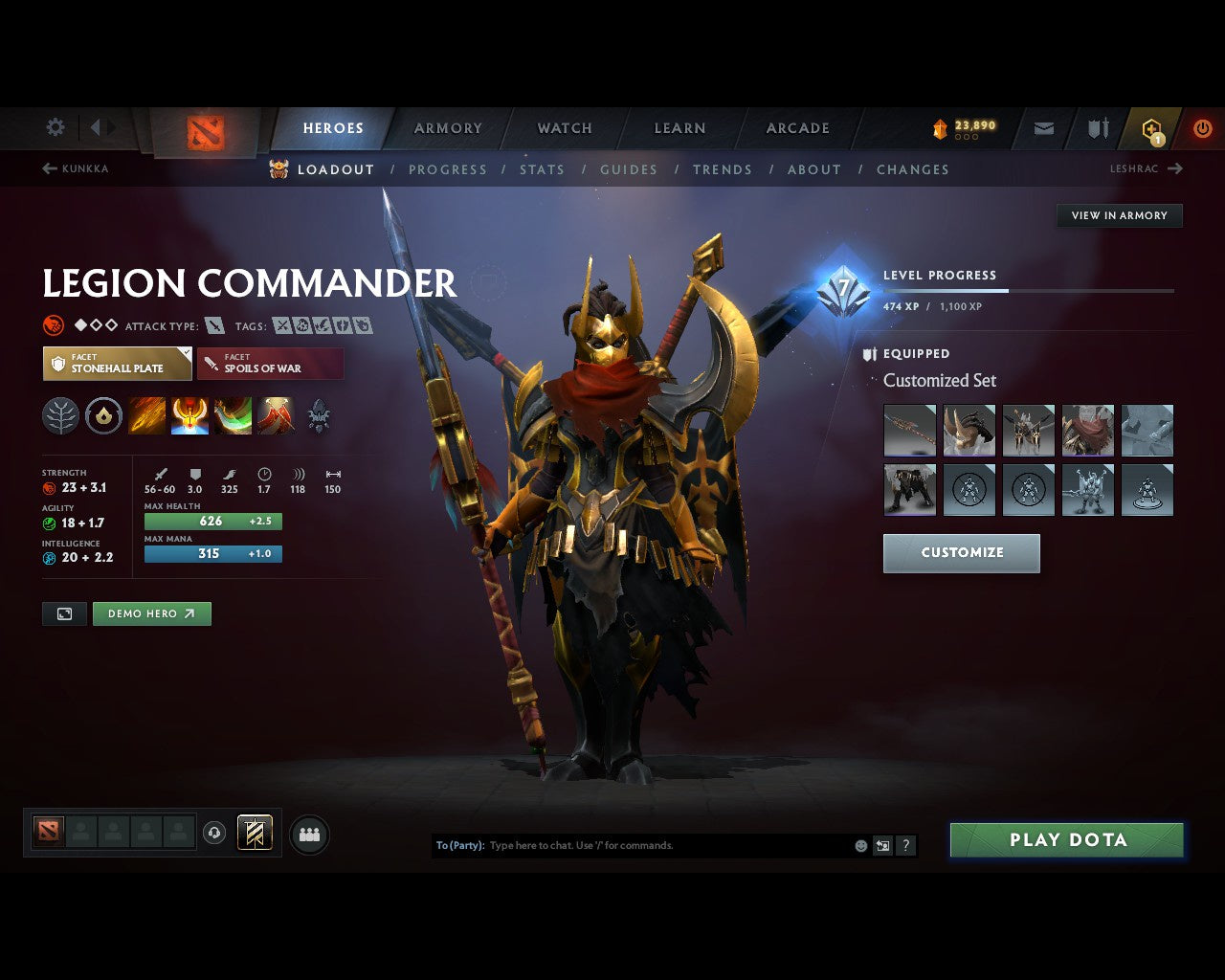Image resolution: width=1225 pixels, height=980 pixels.
Task: Click the armory shield and sword icon
Action: tap(1097, 127)
